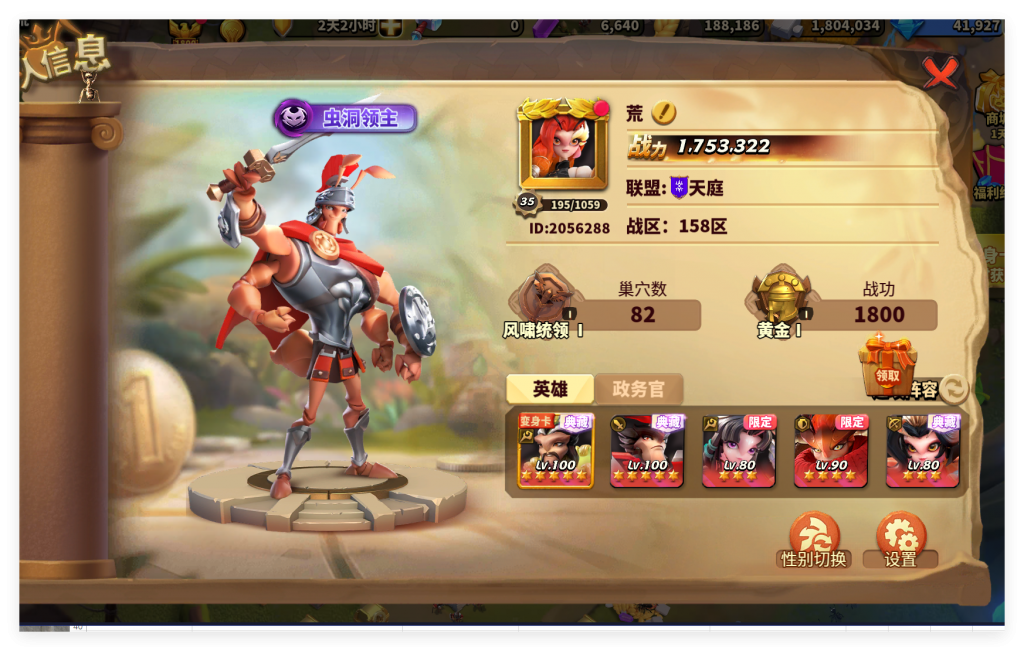Select the lv.100 变身卡 hero card
This screenshot has width=1024, height=651.
tap(556, 450)
